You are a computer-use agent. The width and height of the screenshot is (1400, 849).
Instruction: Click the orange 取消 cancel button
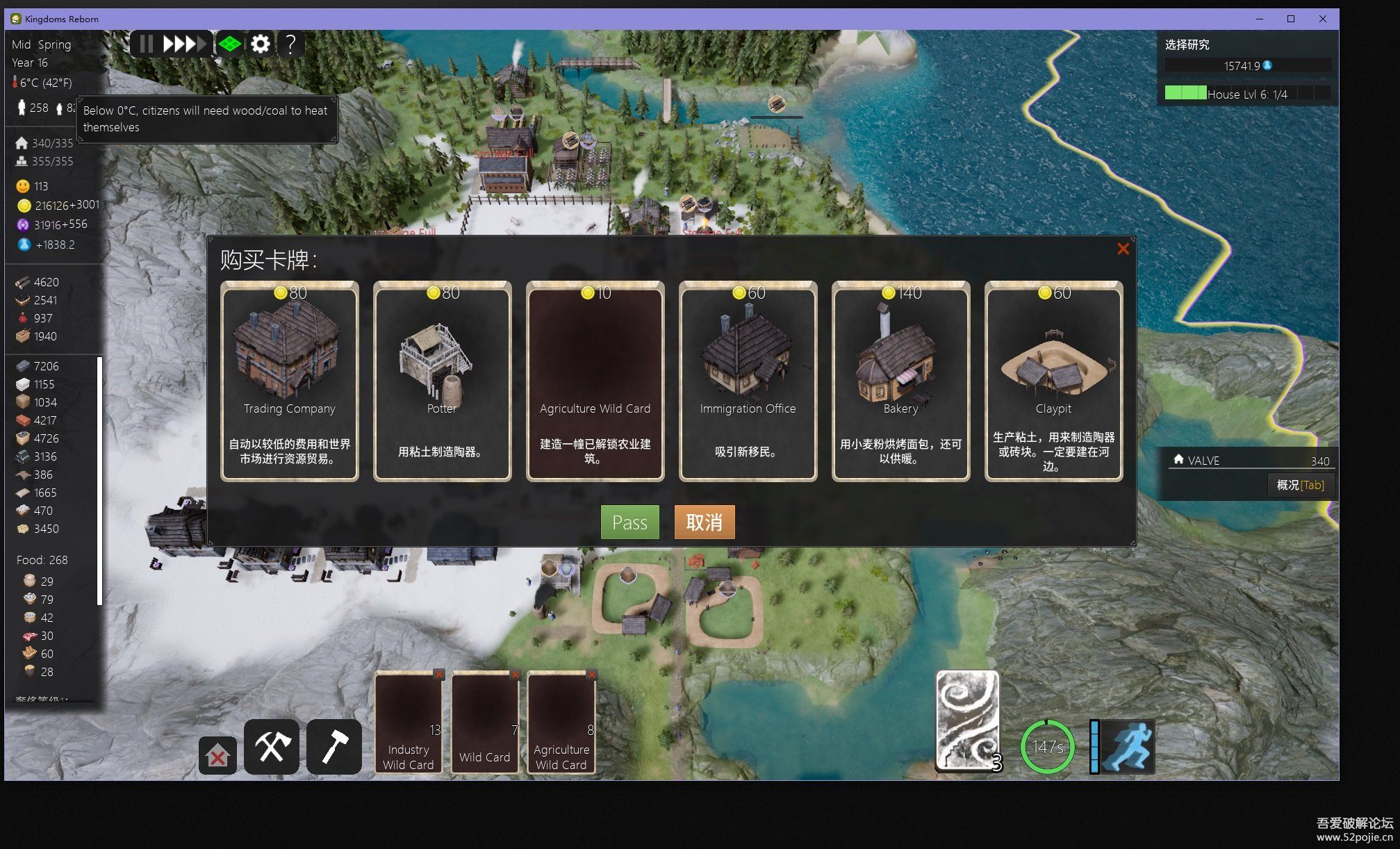[704, 522]
